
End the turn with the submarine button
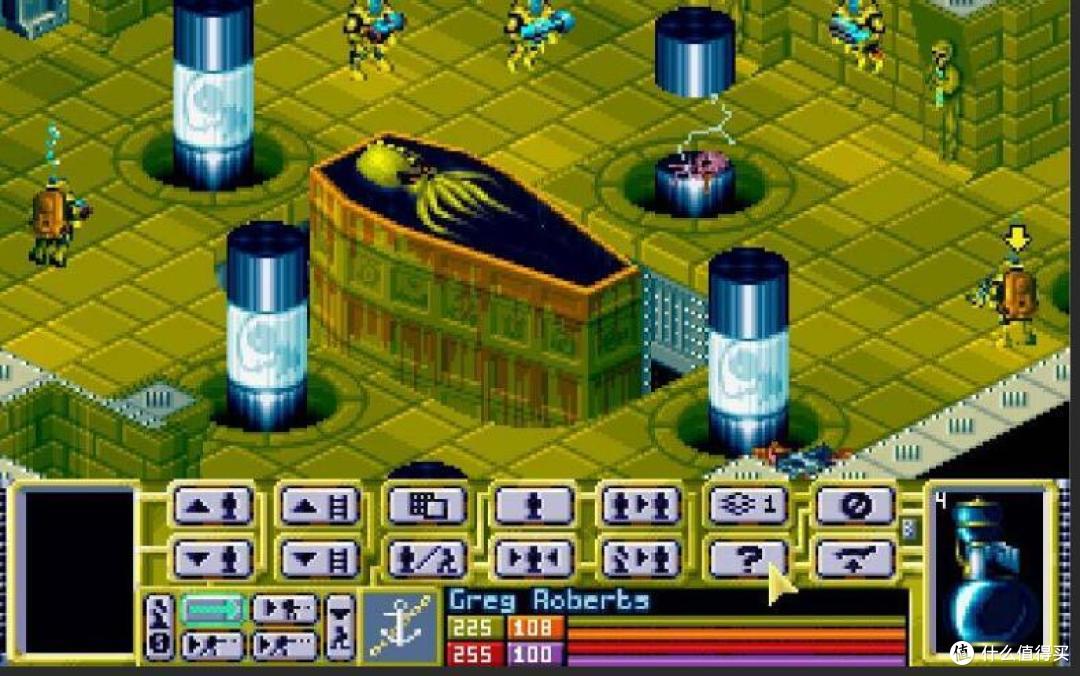(855, 558)
